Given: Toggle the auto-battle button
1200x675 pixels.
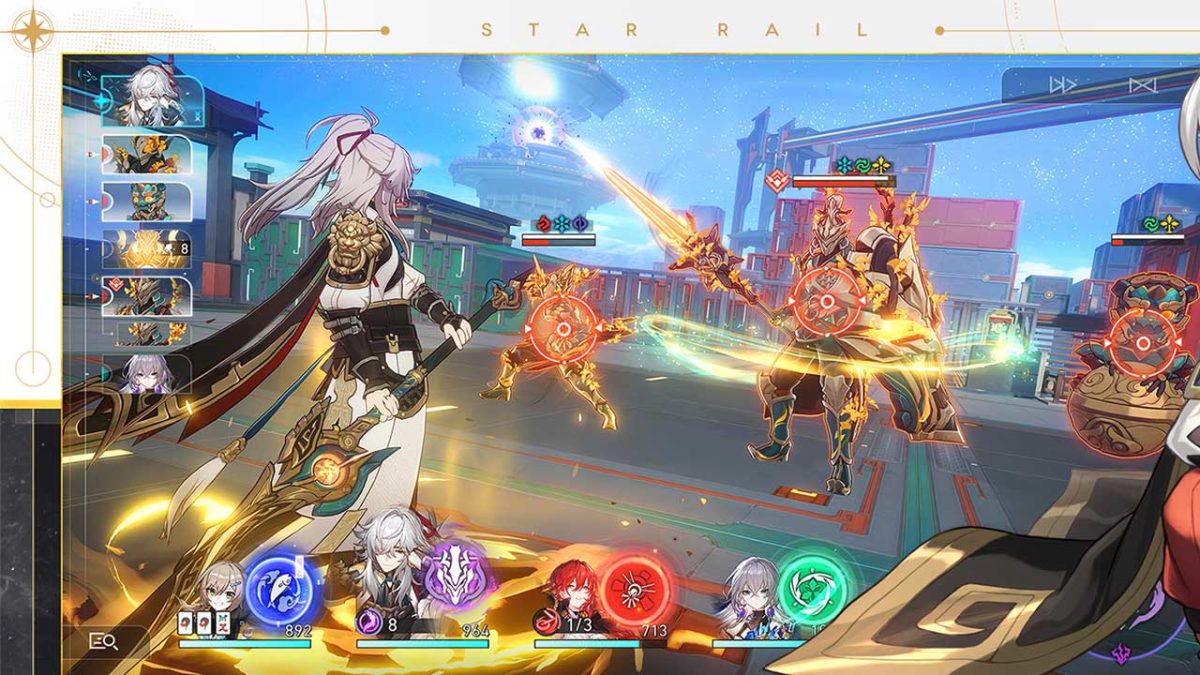Looking at the screenshot, I should (1142, 85).
